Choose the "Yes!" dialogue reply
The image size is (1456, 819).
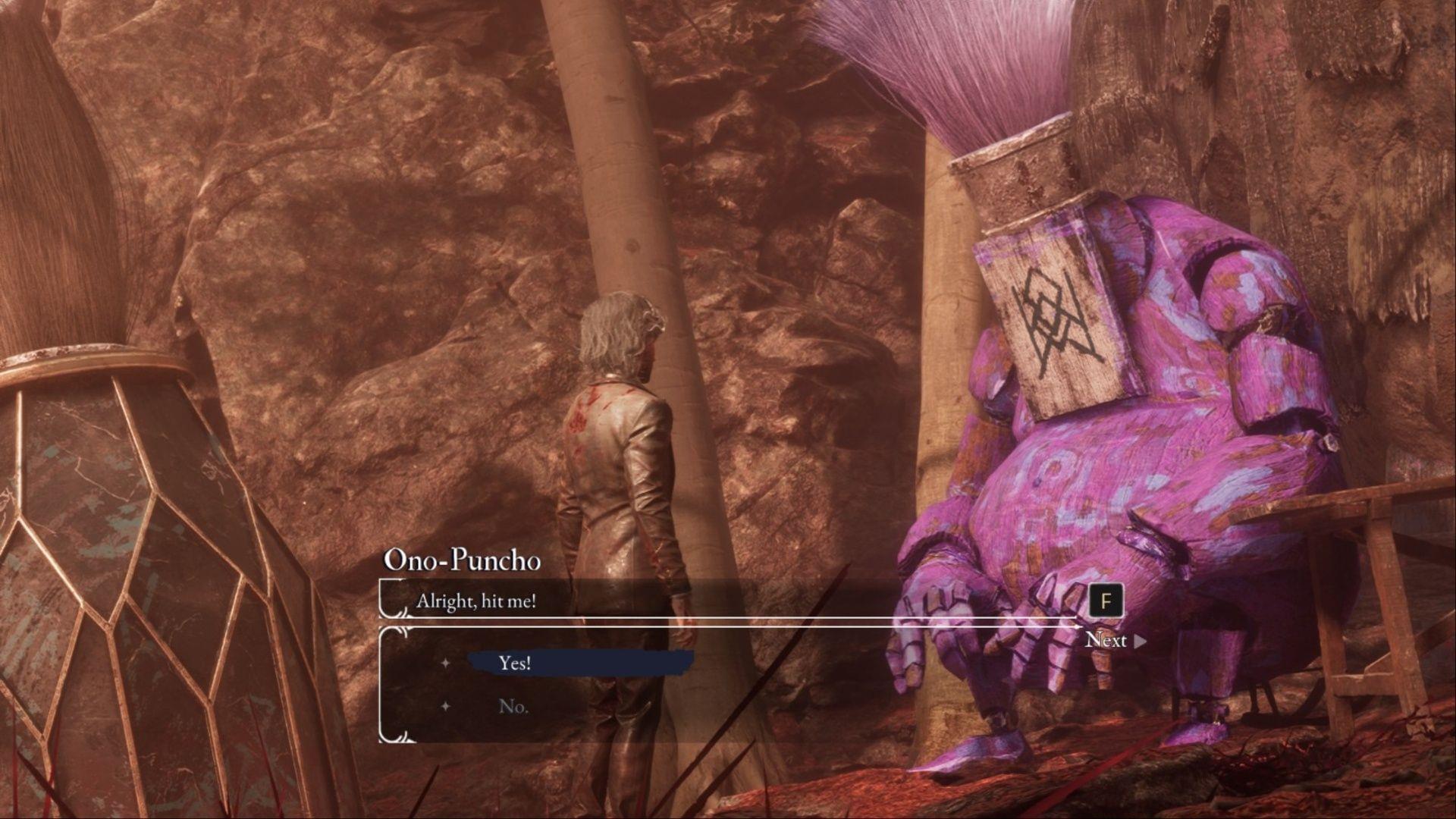515,663
